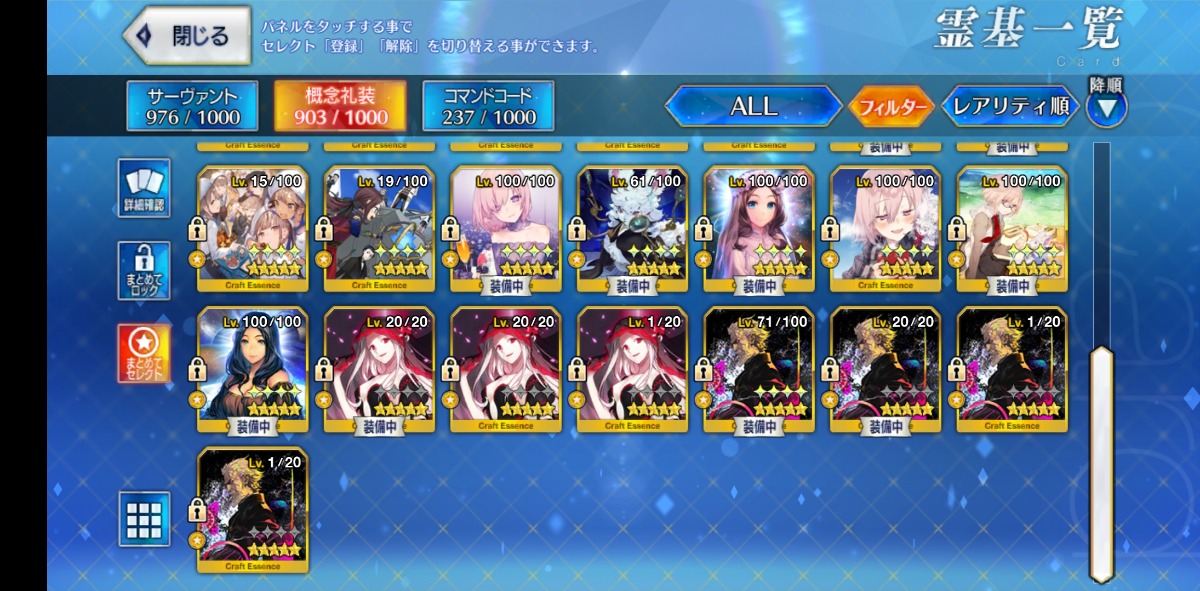Image resolution: width=1200 pixels, height=591 pixels.
Task: Toggle the 降順 descending sort arrow
Action: click(x=1106, y=106)
